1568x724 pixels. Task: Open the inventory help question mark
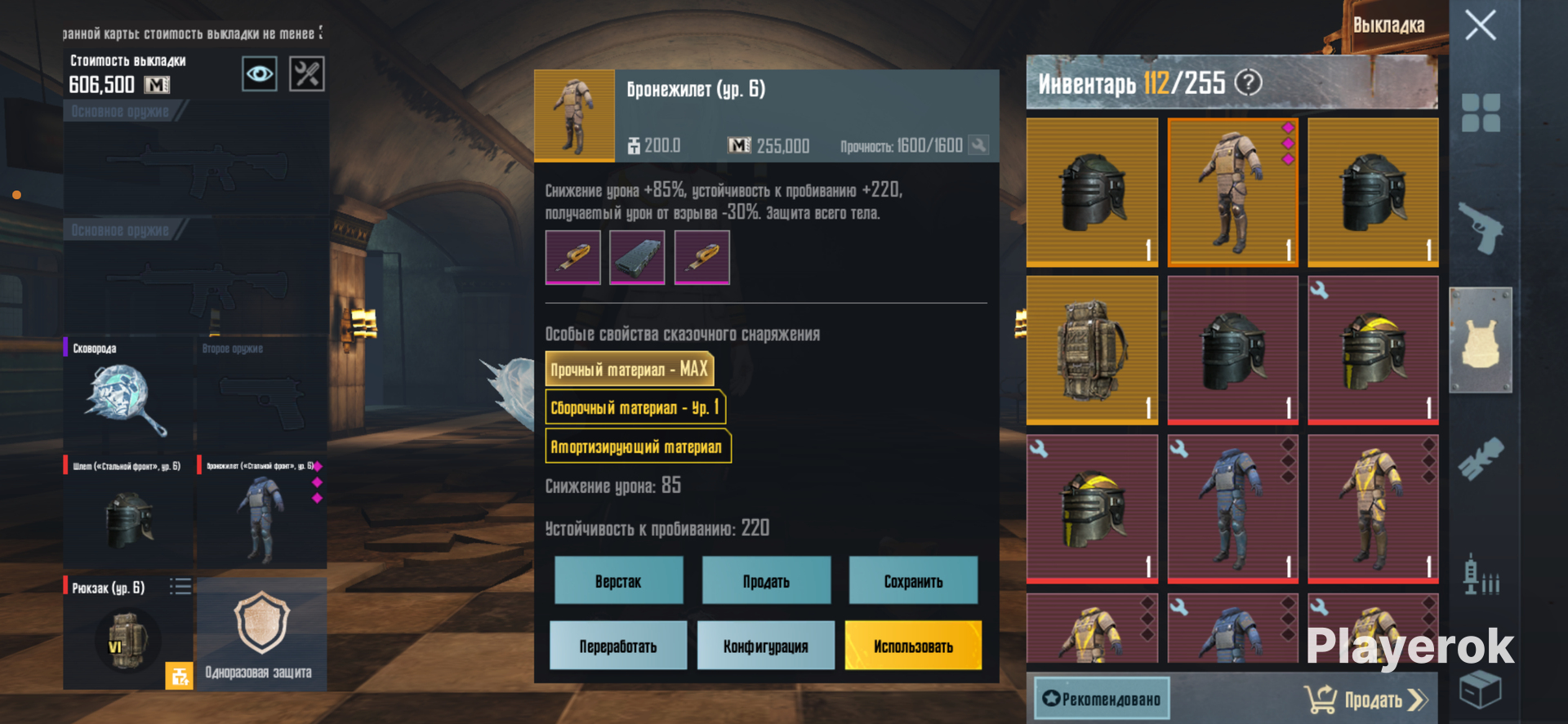coord(1248,82)
